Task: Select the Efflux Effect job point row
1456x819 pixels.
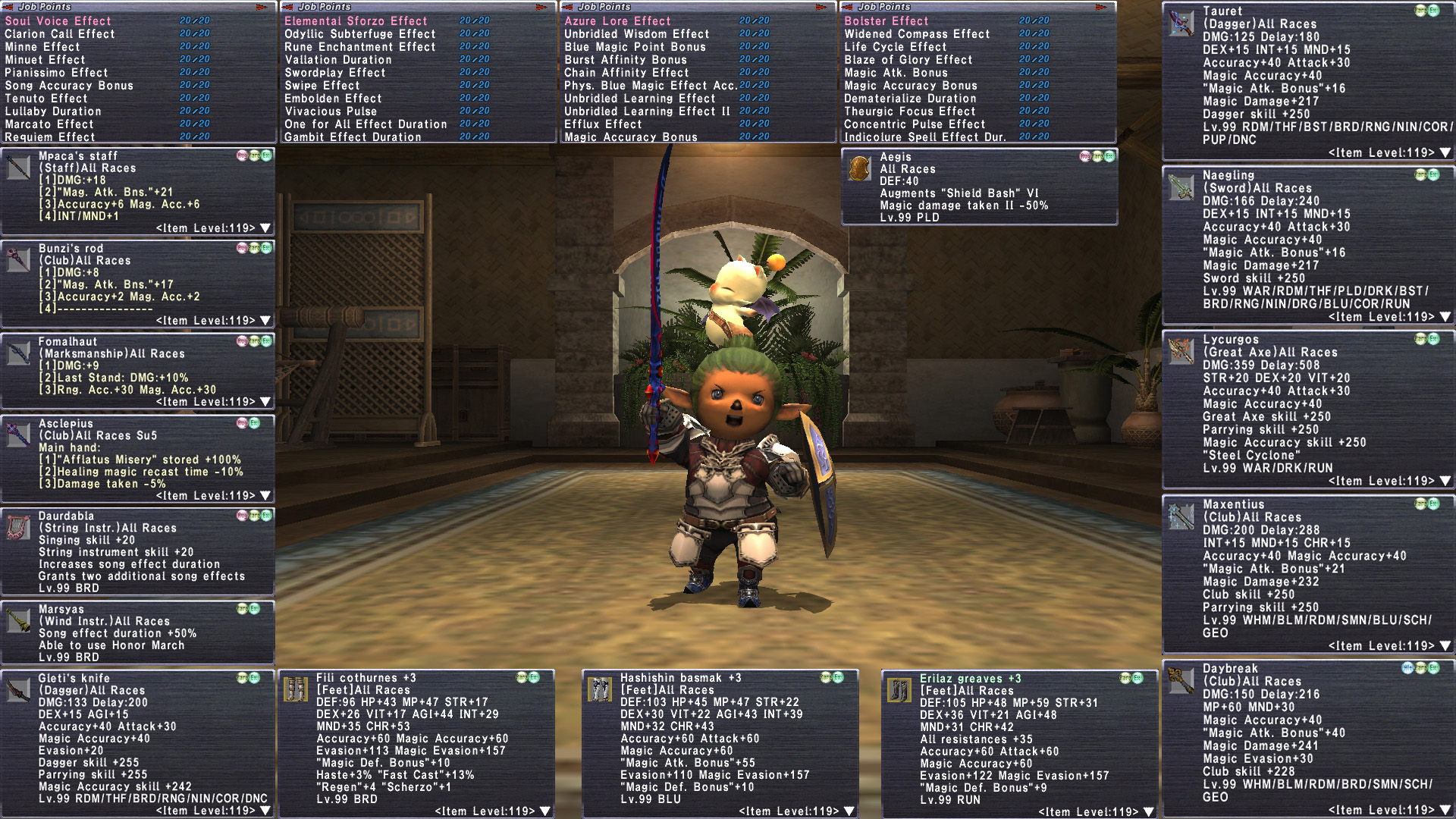Action: tap(603, 124)
